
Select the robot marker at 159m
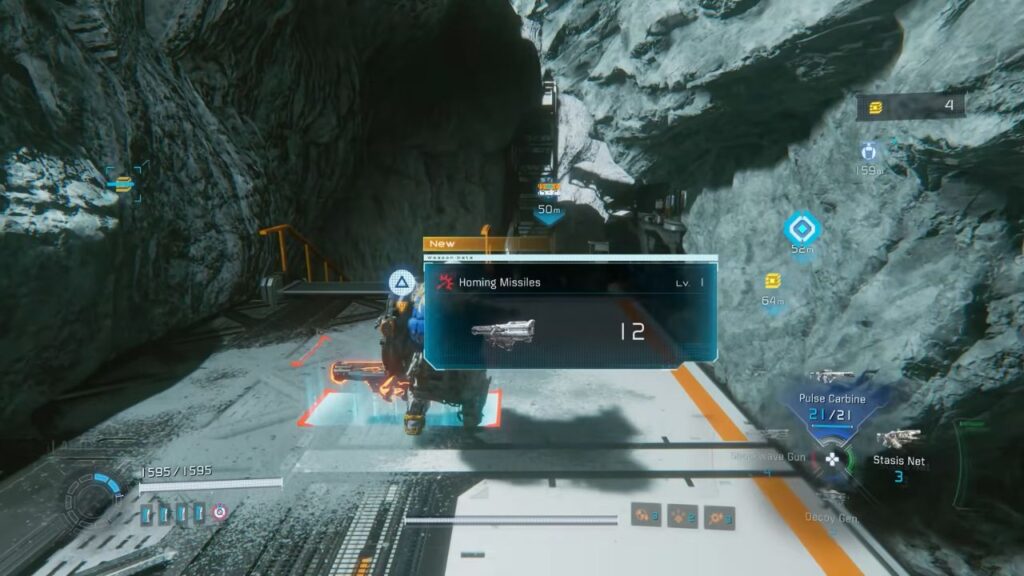pos(868,151)
